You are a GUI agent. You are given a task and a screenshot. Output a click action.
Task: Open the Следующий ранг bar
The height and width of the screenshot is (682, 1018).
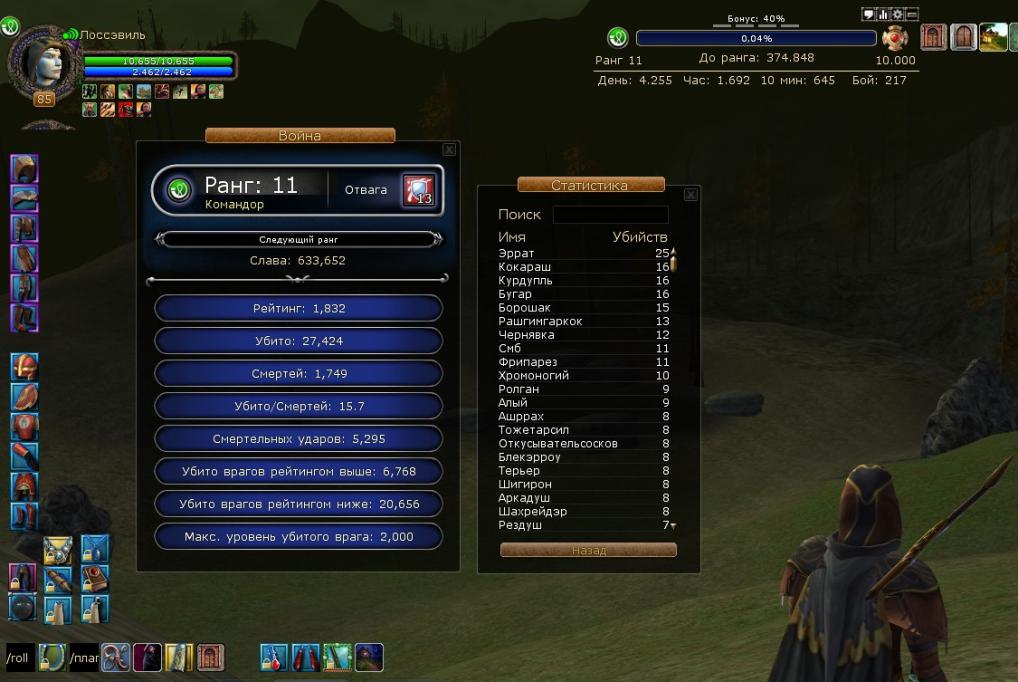[297, 240]
